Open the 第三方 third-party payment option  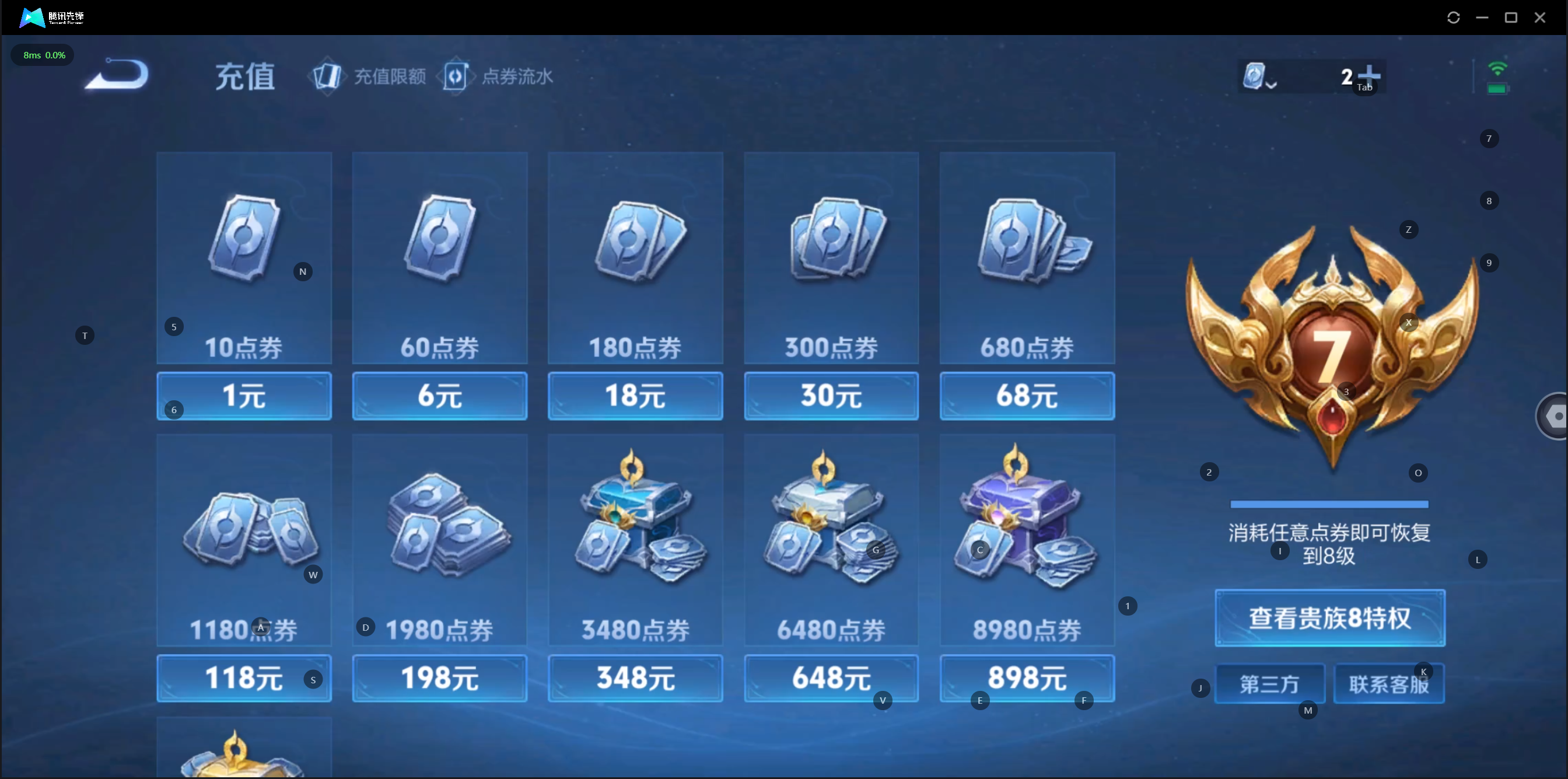click(x=1270, y=684)
